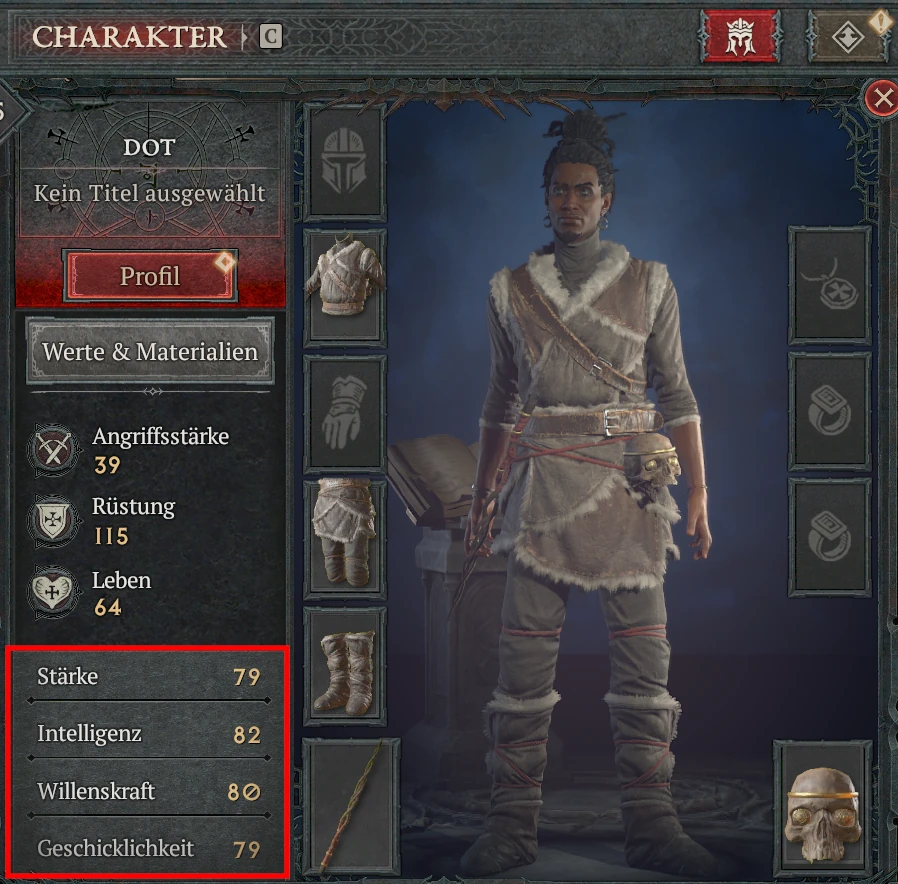This screenshot has width=898, height=884.
Task: Select the fur chest armor slot
Action: [344, 287]
